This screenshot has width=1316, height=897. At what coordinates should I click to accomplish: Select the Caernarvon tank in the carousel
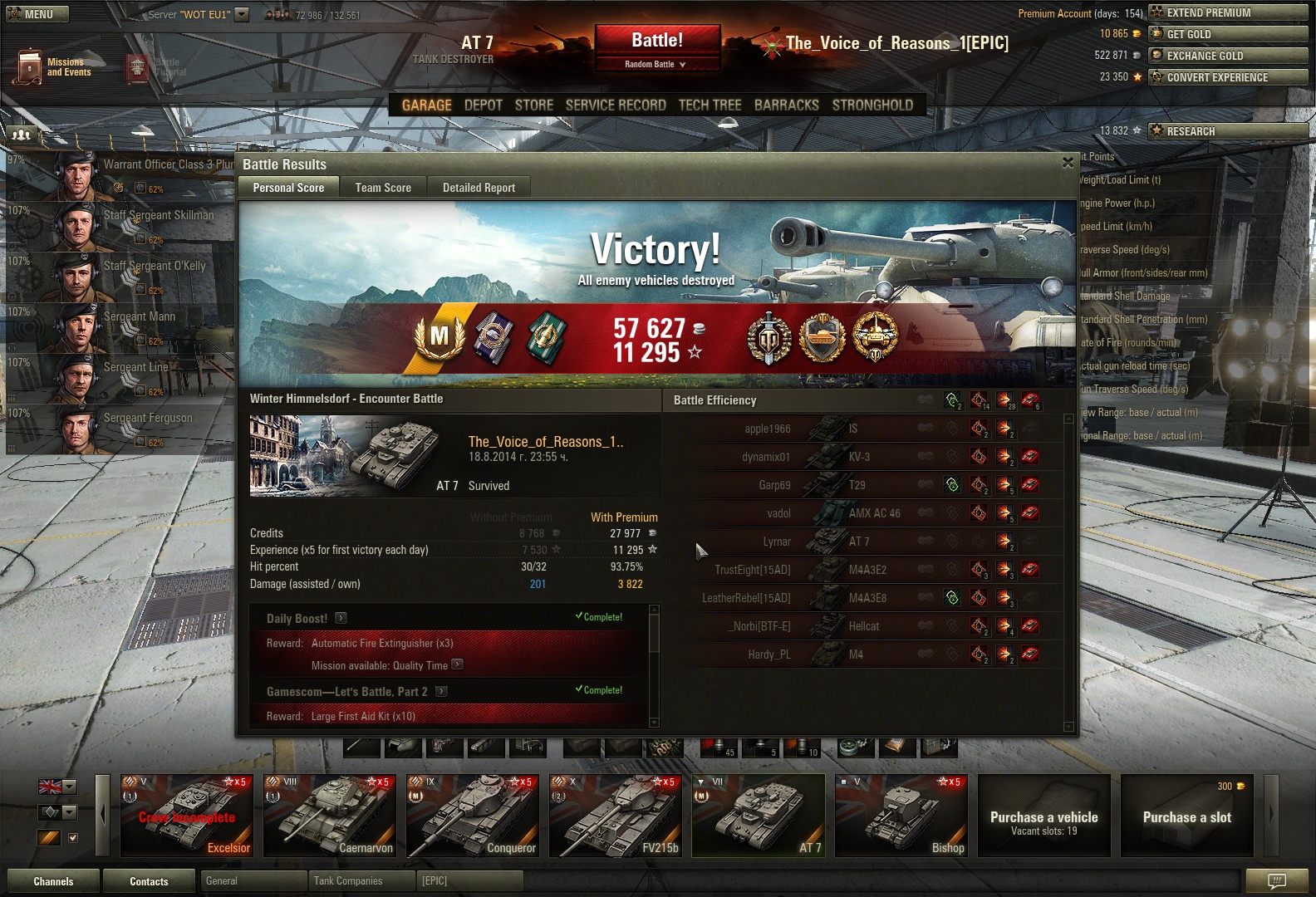[x=330, y=816]
